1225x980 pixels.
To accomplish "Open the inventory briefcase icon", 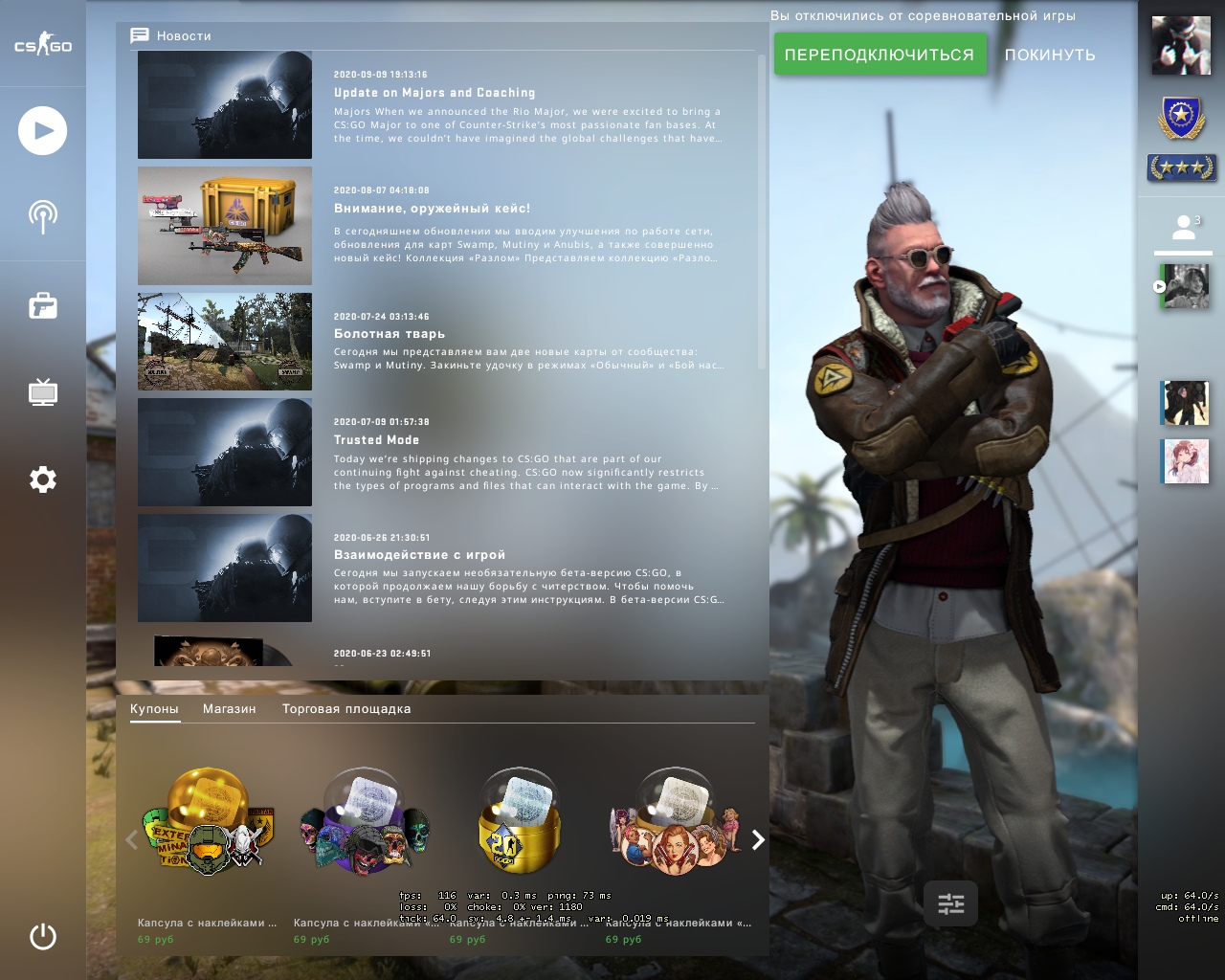I will 42,306.
